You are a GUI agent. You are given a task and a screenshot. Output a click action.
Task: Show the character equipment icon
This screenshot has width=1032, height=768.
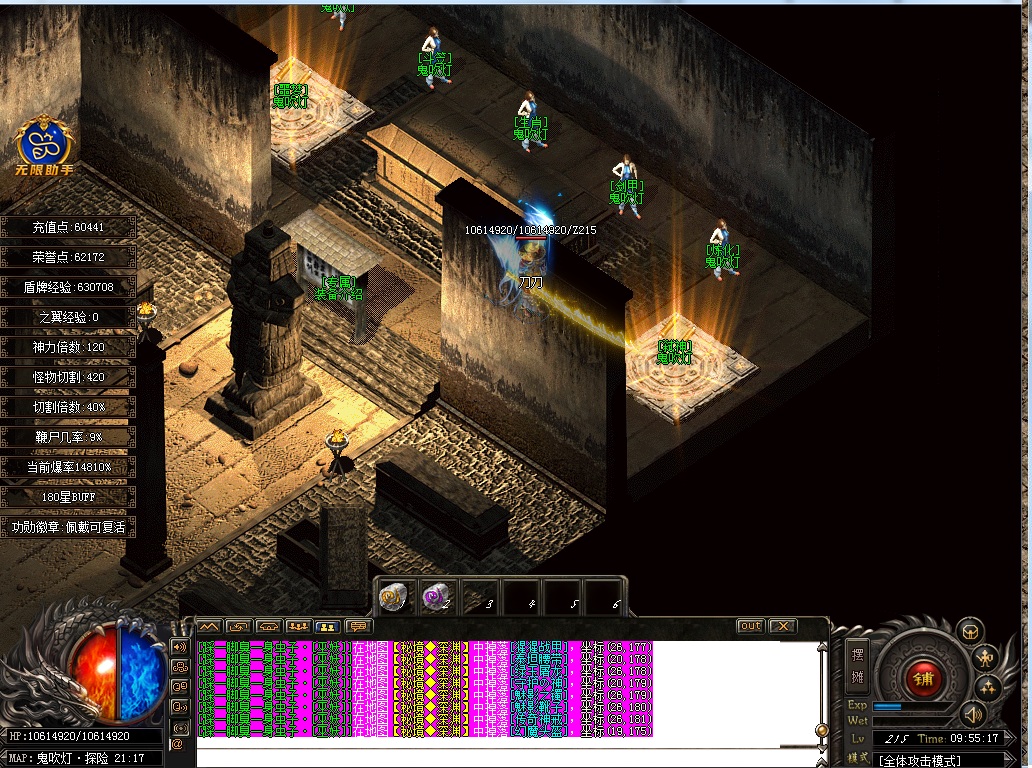click(x=984, y=657)
